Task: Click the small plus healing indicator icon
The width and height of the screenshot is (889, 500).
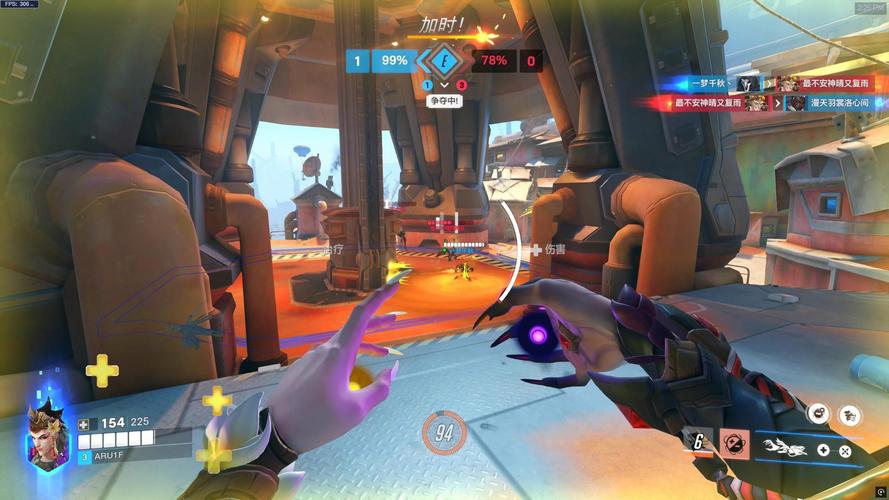Action: [x=821, y=451]
